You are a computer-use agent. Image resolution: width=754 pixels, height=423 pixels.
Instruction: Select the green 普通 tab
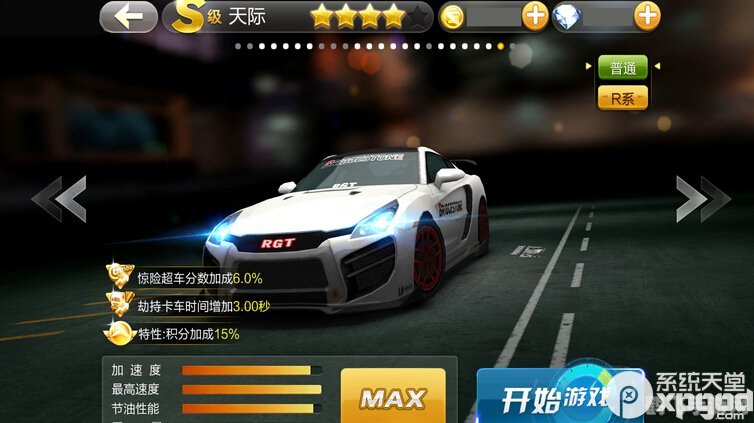[622, 68]
